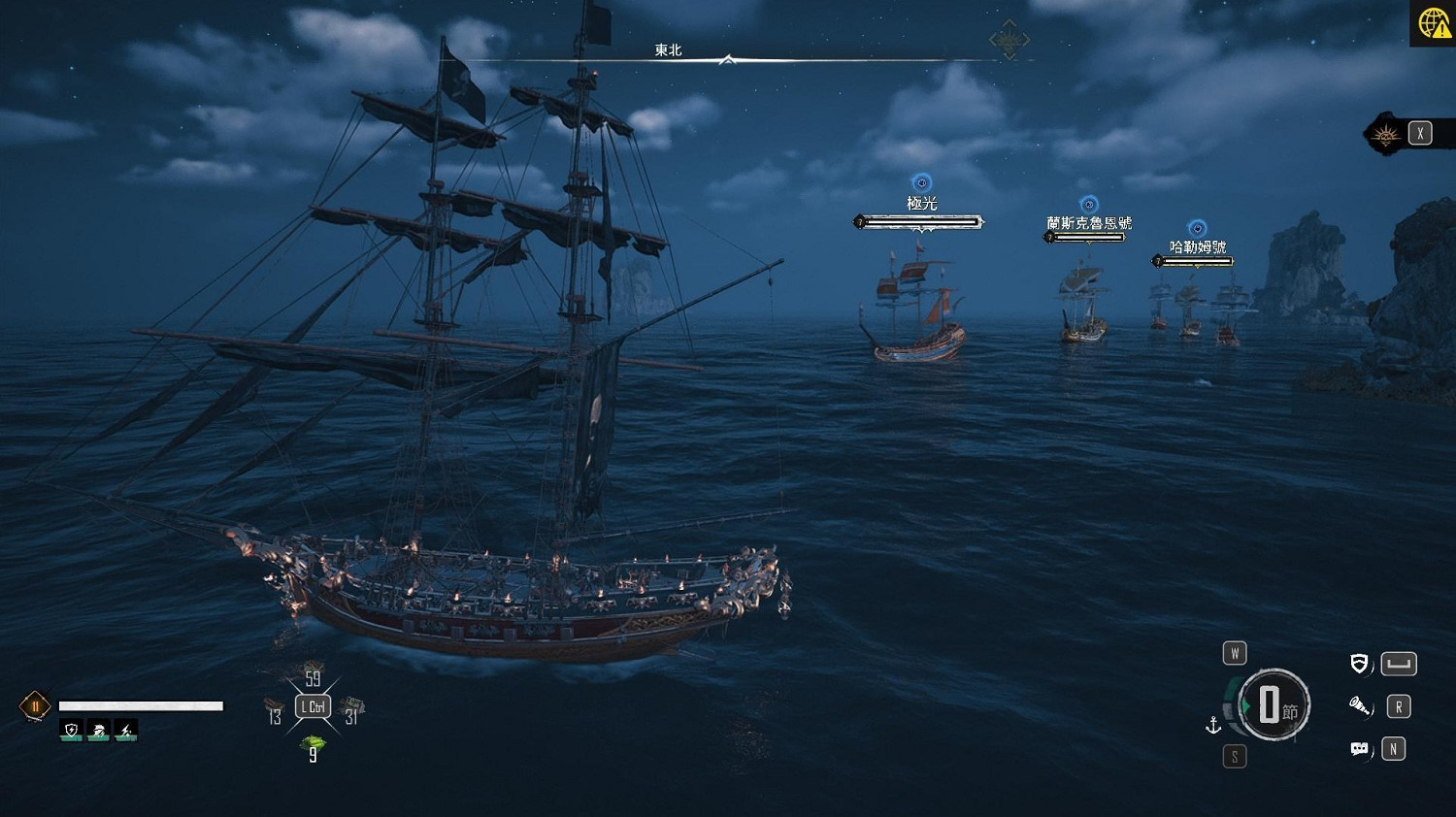Click the third buff icon showing a lightning bolt
The width and height of the screenshot is (1456, 817).
pyautogui.click(x=125, y=730)
